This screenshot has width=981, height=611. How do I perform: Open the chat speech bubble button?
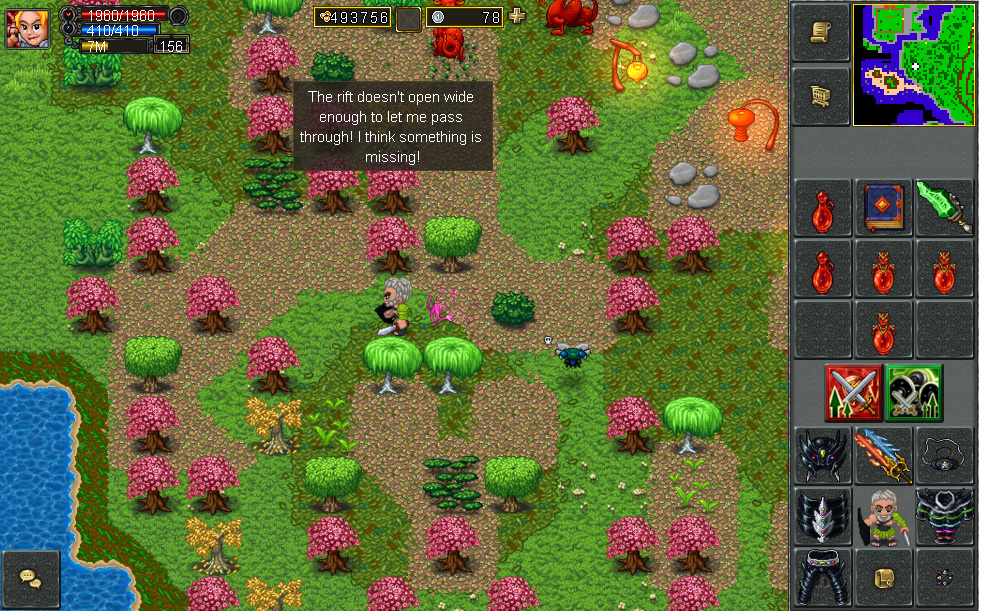coord(30,579)
